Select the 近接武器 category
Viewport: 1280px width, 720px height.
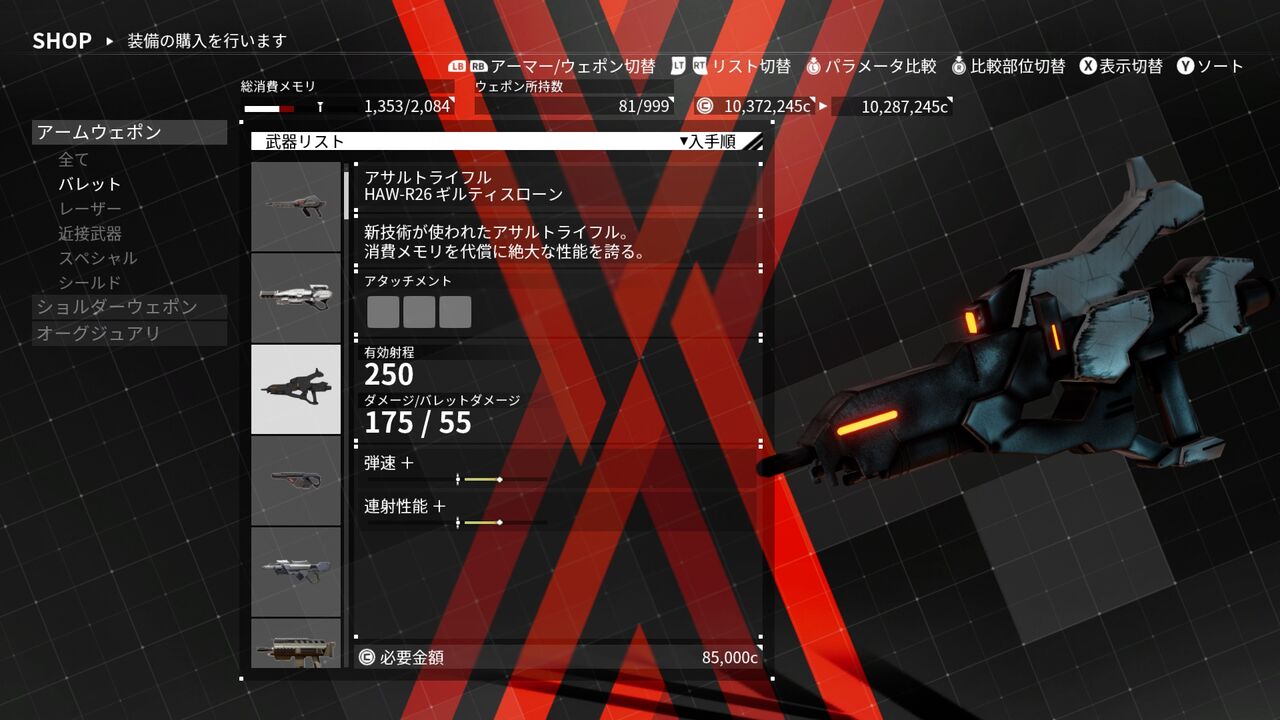pyautogui.click(x=90, y=232)
